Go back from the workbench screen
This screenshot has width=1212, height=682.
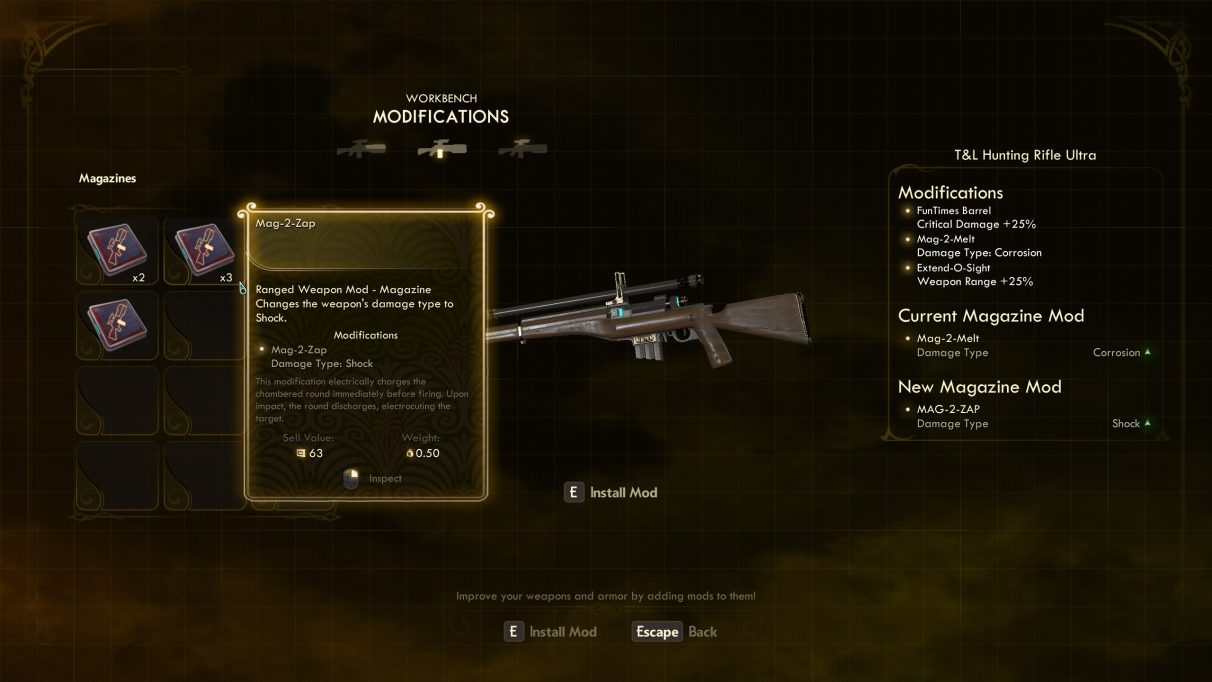pos(676,632)
